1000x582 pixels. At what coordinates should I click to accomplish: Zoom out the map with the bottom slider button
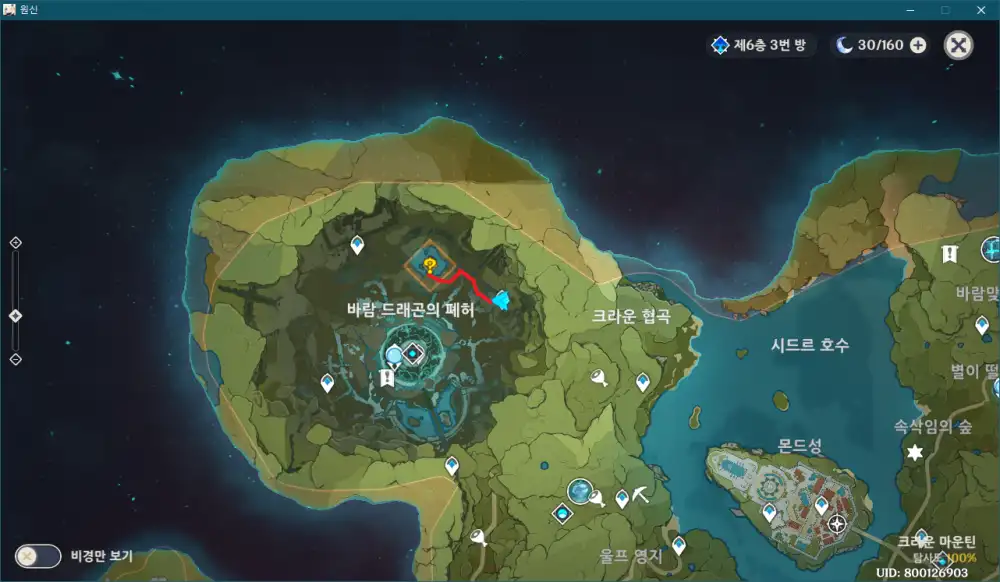(x=15, y=359)
